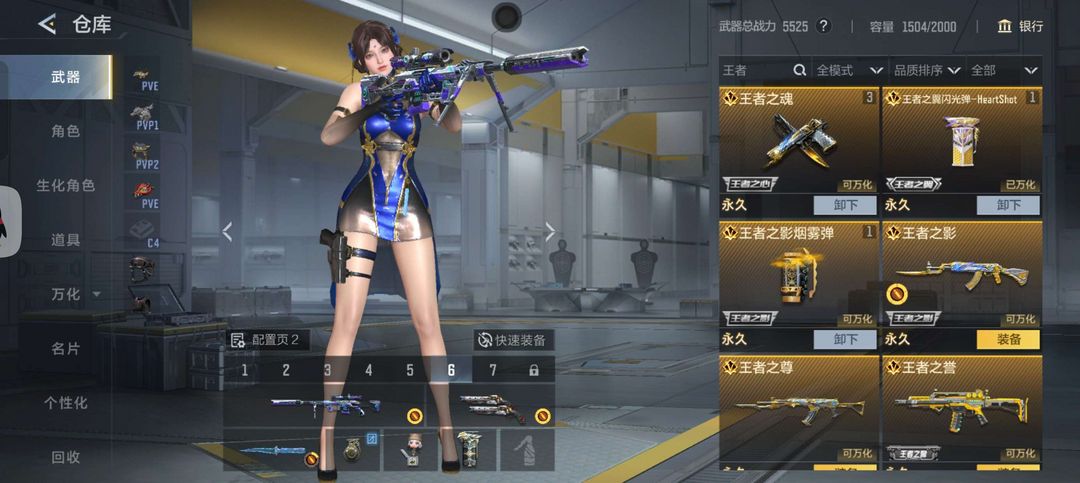1080x483 pixels.
Task: Select the 道具 category
Action: click(x=66, y=240)
